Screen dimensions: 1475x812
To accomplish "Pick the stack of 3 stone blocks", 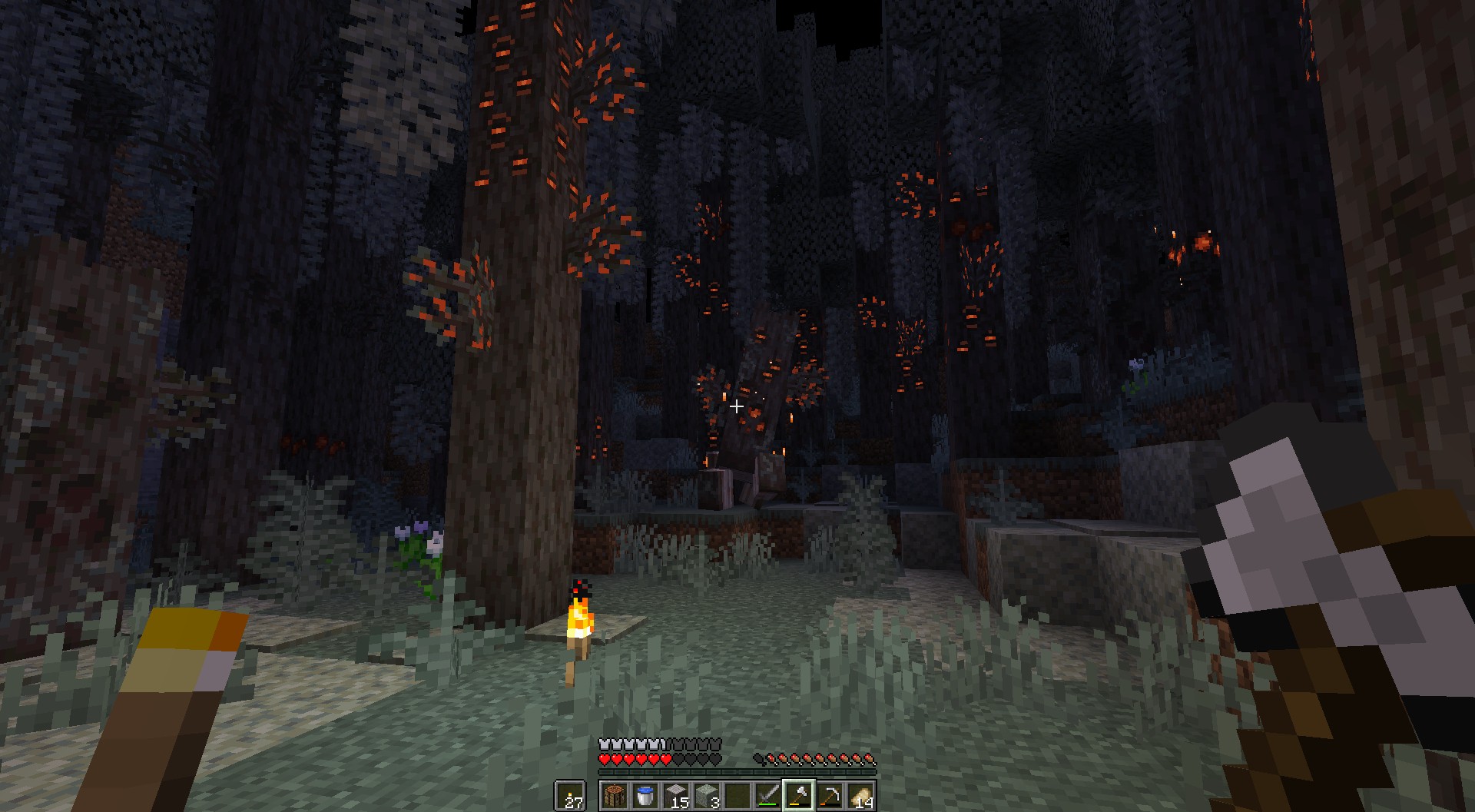I will [x=707, y=796].
